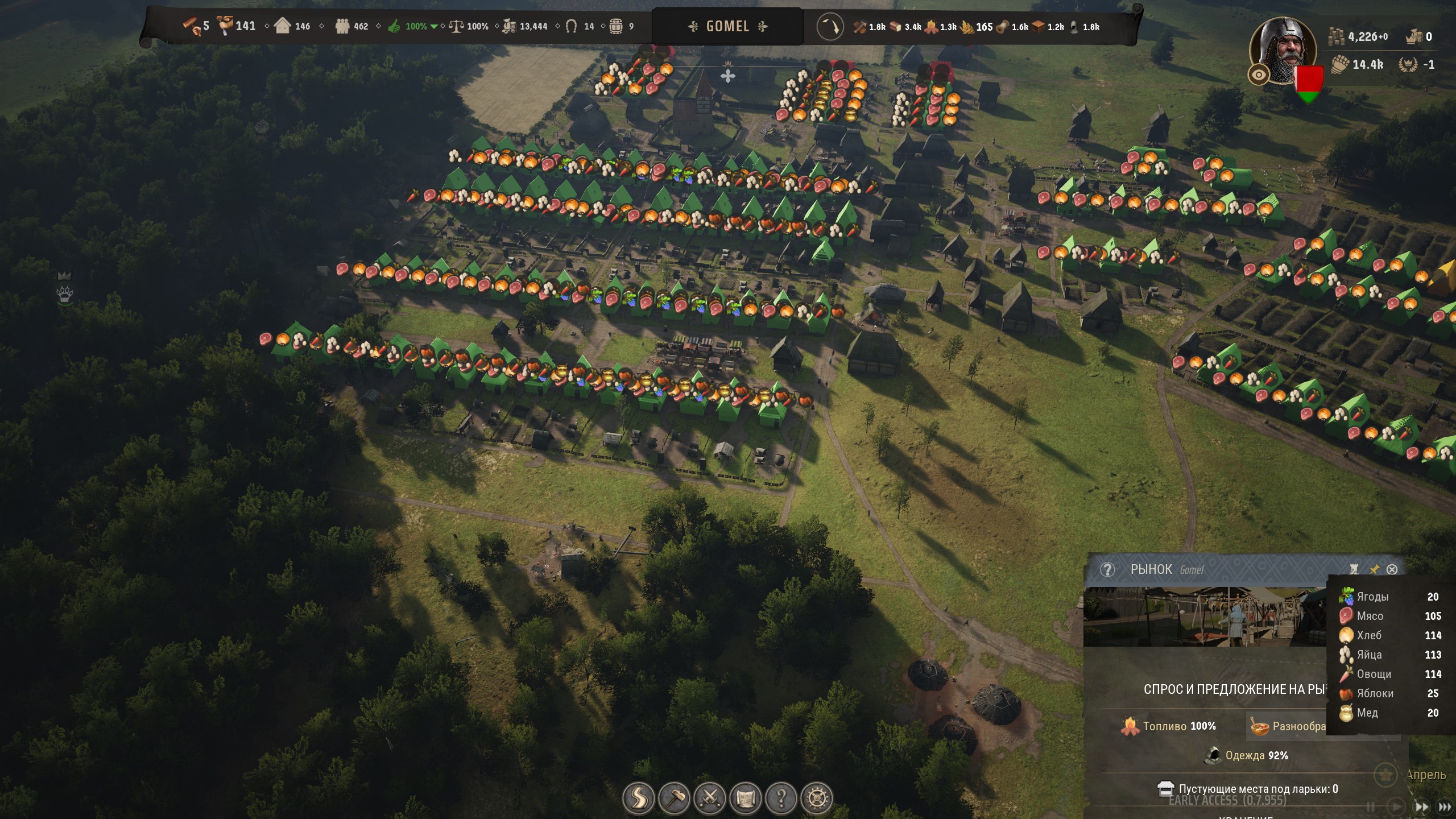Open the construction hammer menu

pos(675,799)
